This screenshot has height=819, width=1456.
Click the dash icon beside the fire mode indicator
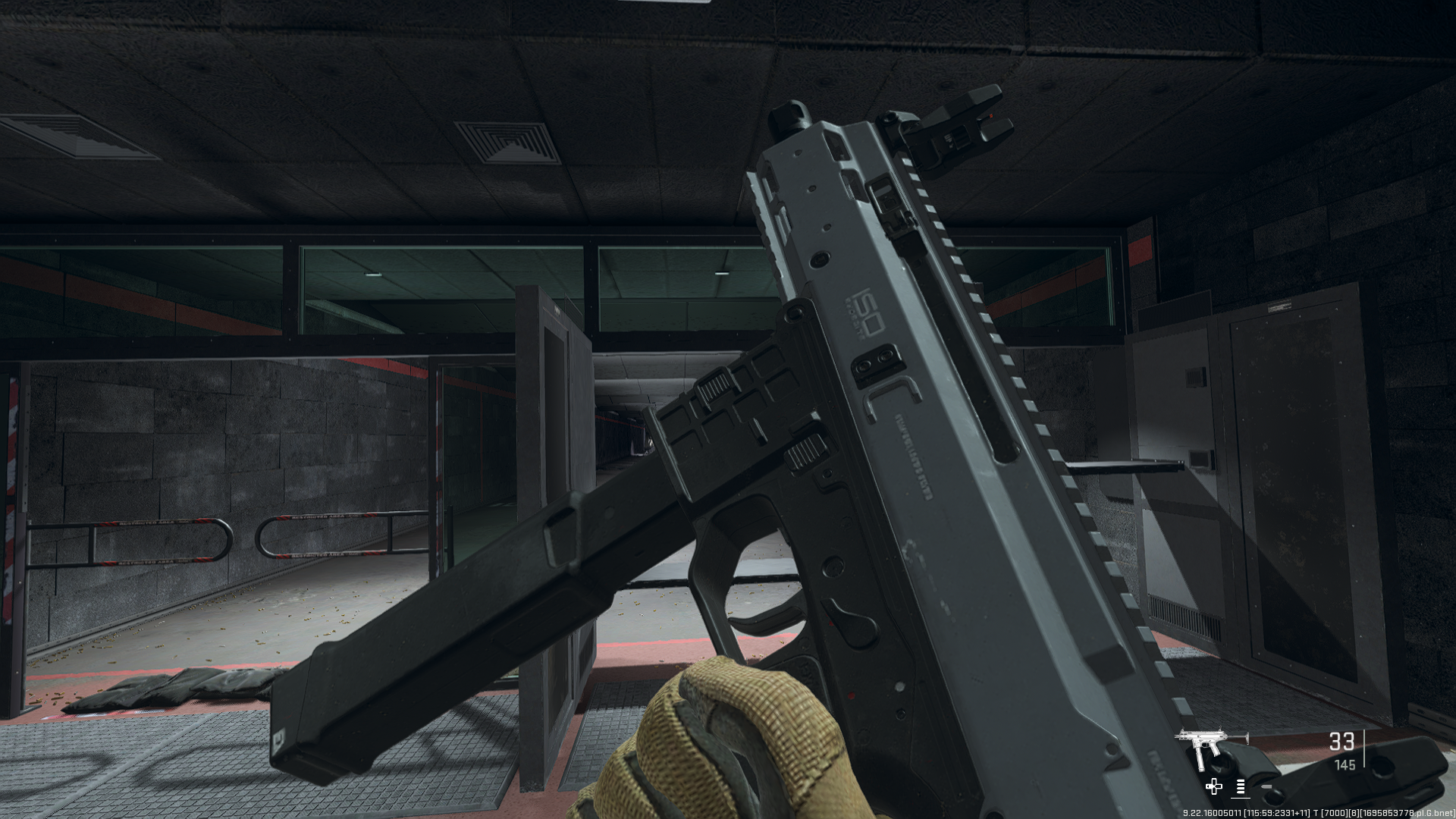pos(1267,786)
